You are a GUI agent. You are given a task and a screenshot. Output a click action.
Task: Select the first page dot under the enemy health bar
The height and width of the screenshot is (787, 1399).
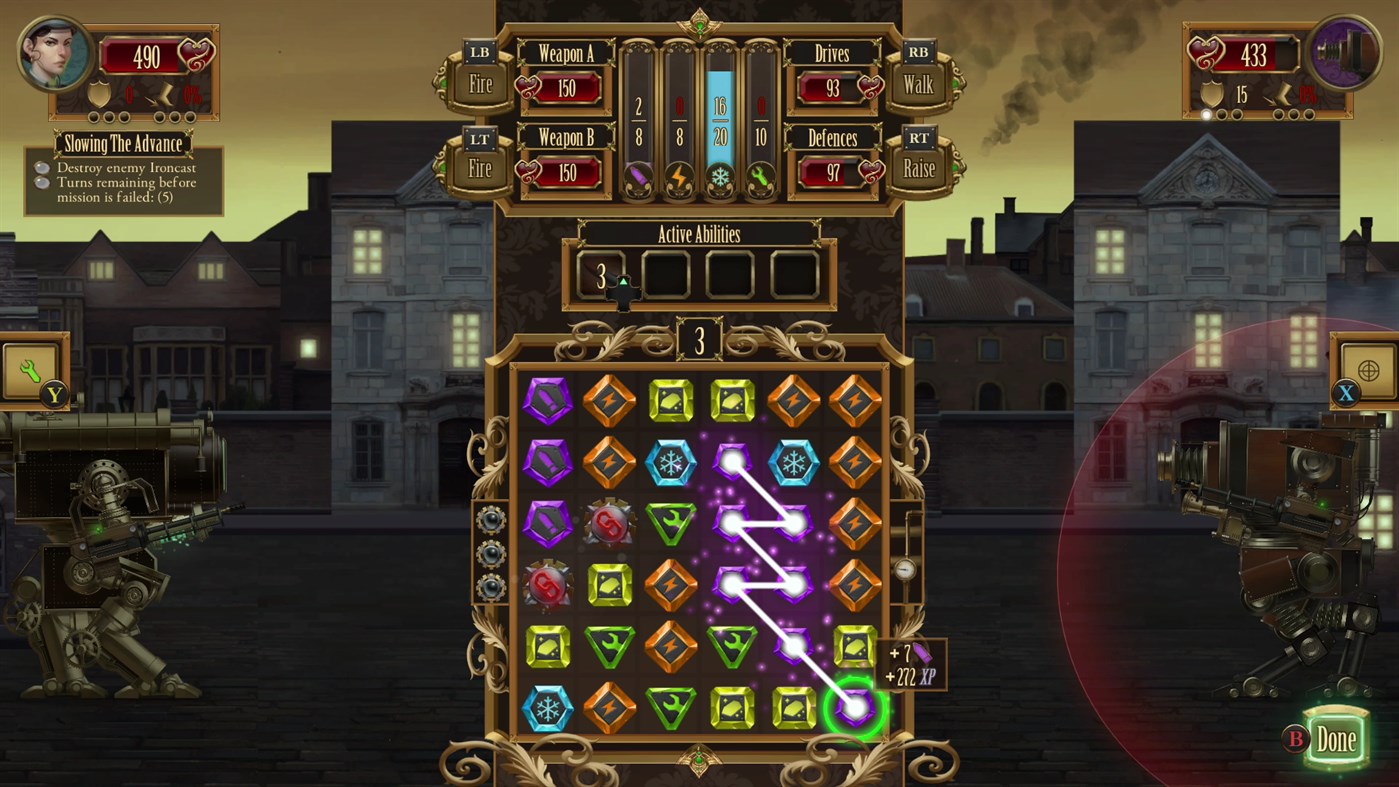1208,113
